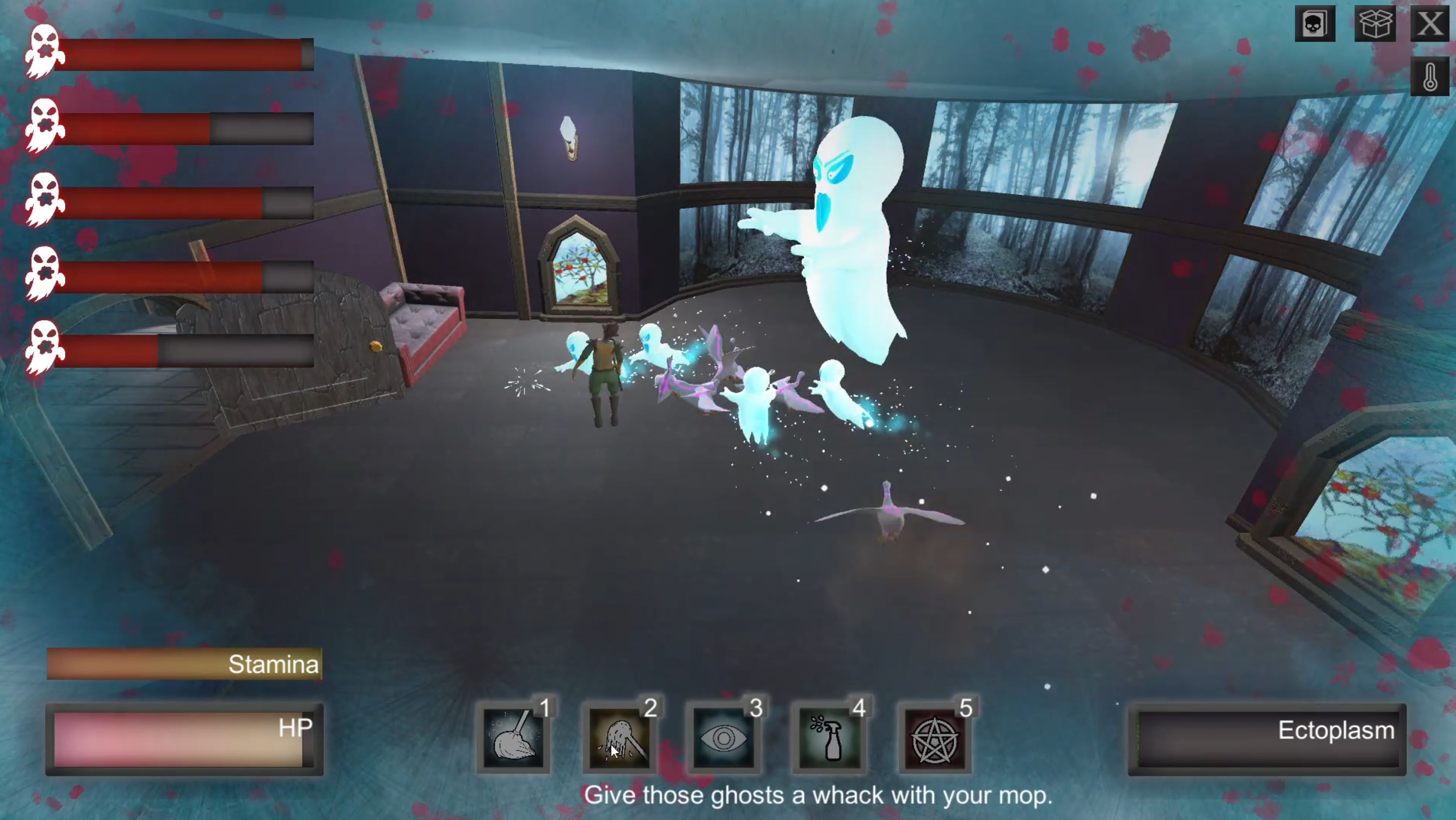The width and height of the screenshot is (1456, 820).
Task: Activate the spray bottle ability in slot 4
Action: pos(829,738)
